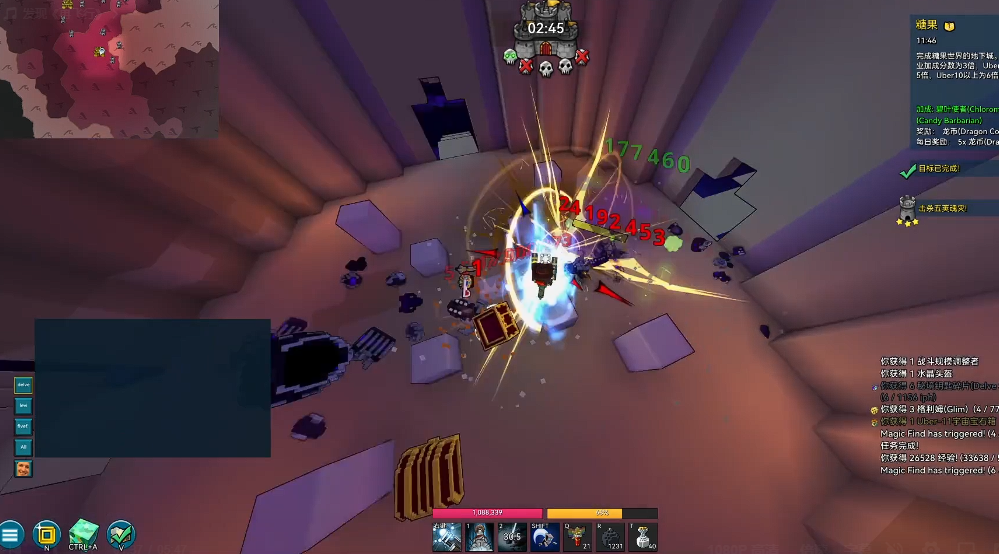
Task: Switch to the delve chat tab
Action: click(22, 385)
